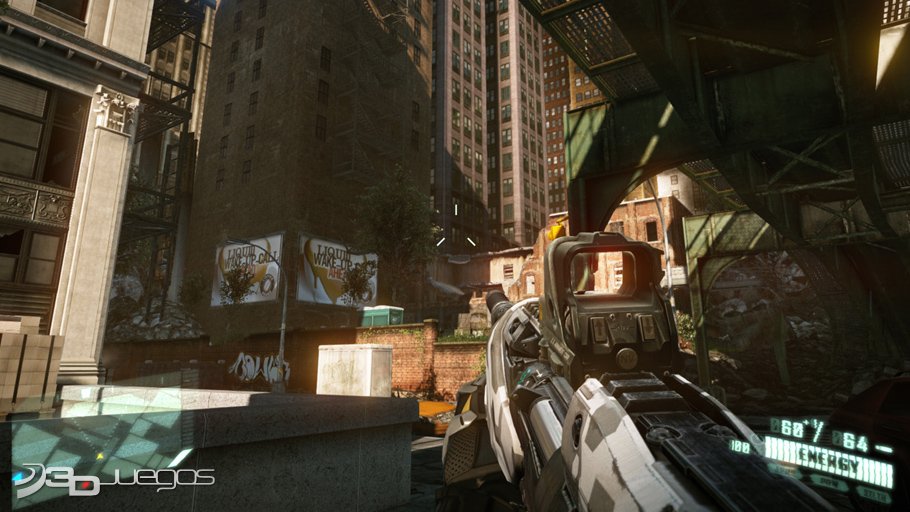Click the 3DJuegos watermark logo
The height and width of the screenshot is (512, 910).
110,480
